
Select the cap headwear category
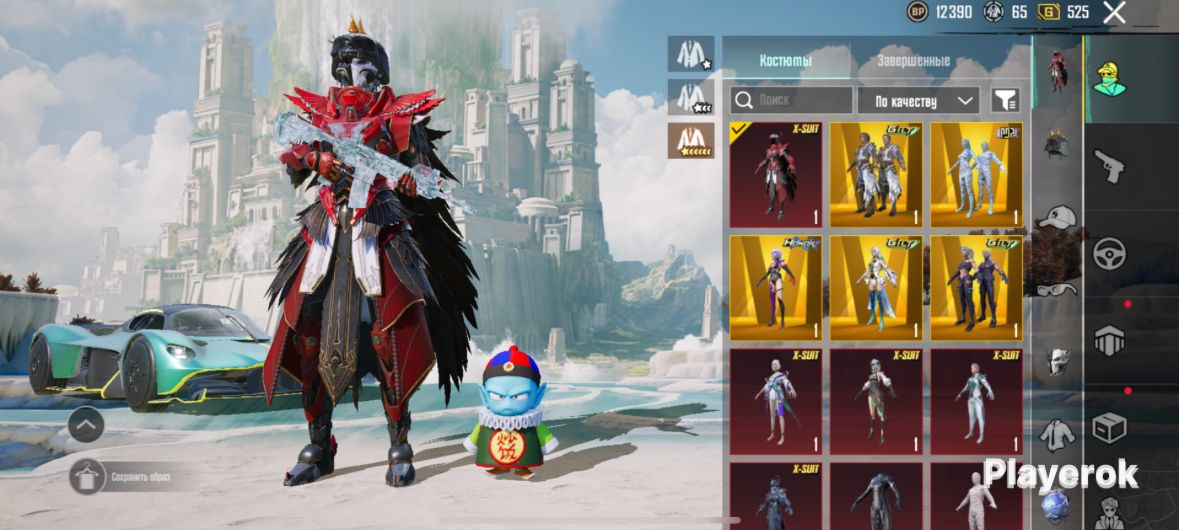pos(1057,217)
